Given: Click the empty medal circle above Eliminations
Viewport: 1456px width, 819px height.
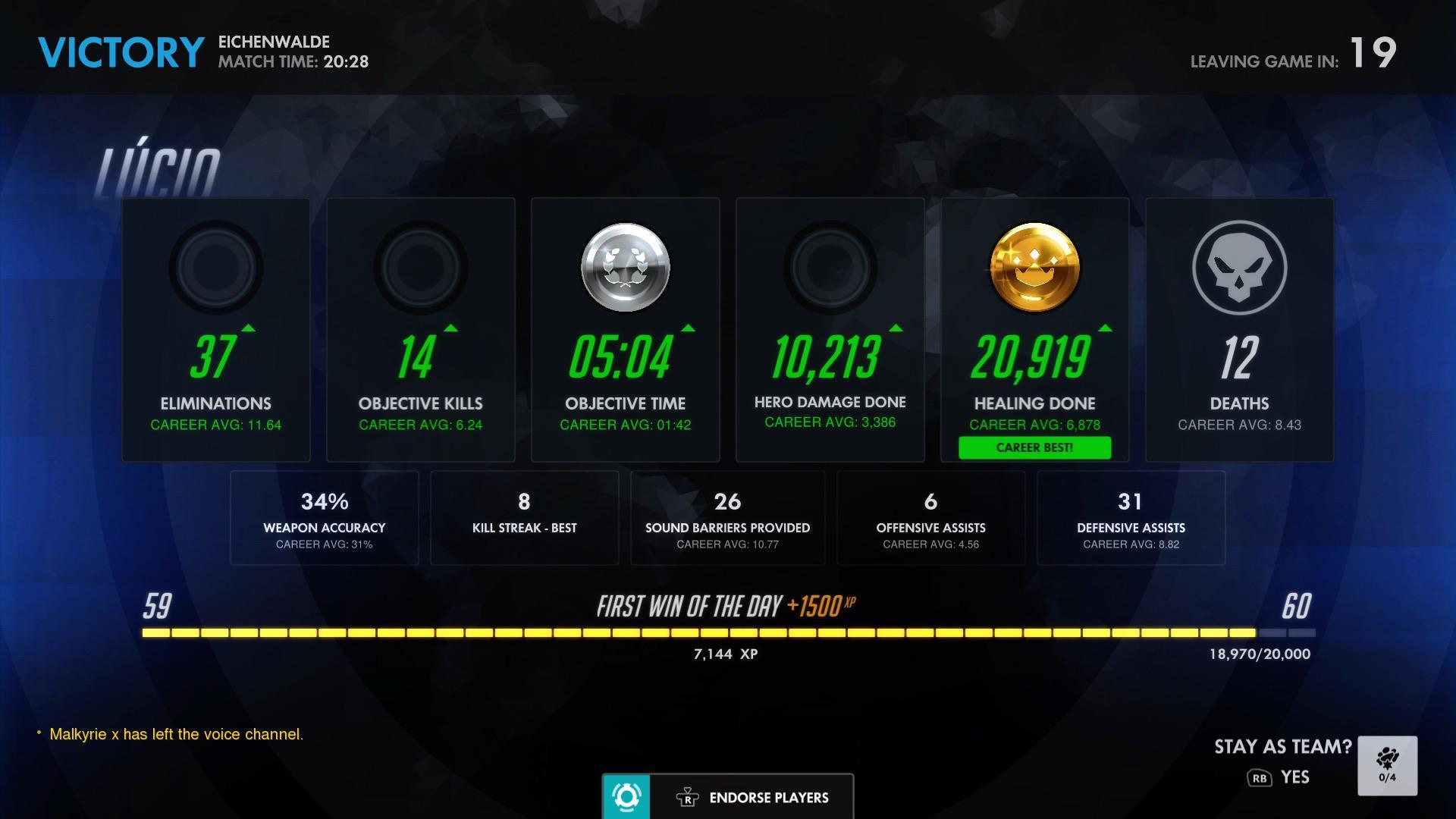Looking at the screenshot, I should [x=216, y=268].
